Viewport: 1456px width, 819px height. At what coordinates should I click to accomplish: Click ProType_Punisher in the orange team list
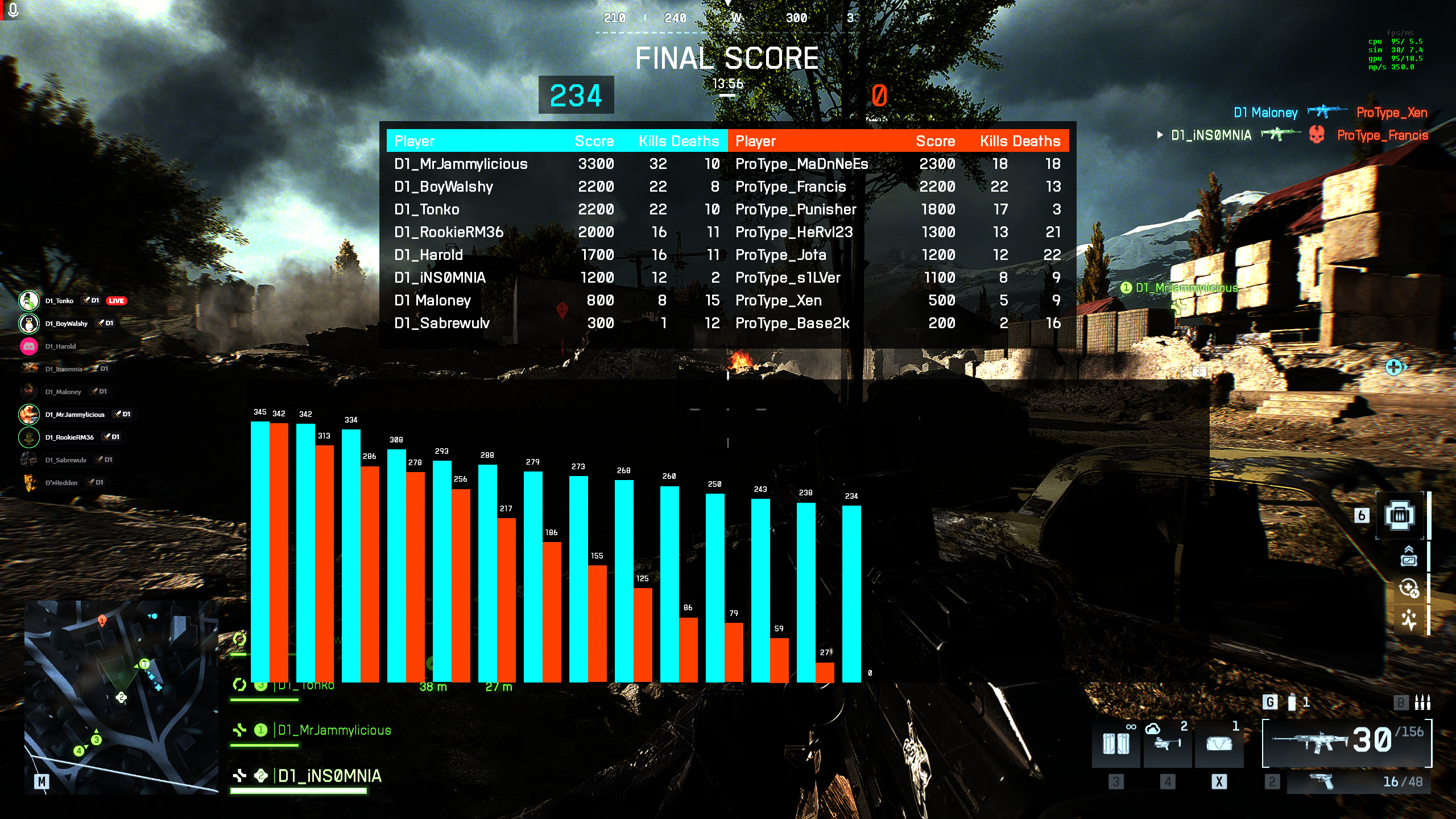[795, 209]
